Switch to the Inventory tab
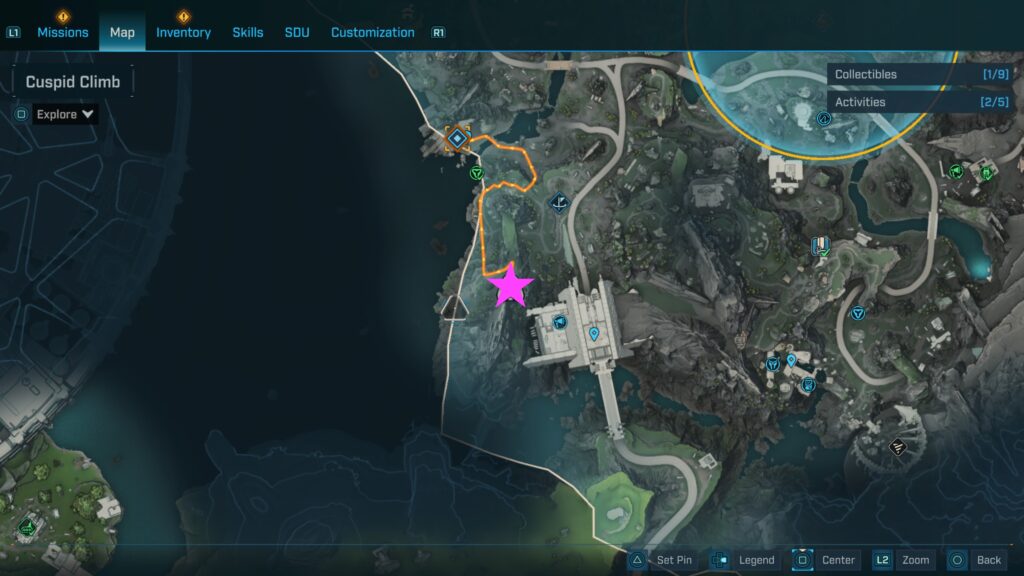 (183, 32)
